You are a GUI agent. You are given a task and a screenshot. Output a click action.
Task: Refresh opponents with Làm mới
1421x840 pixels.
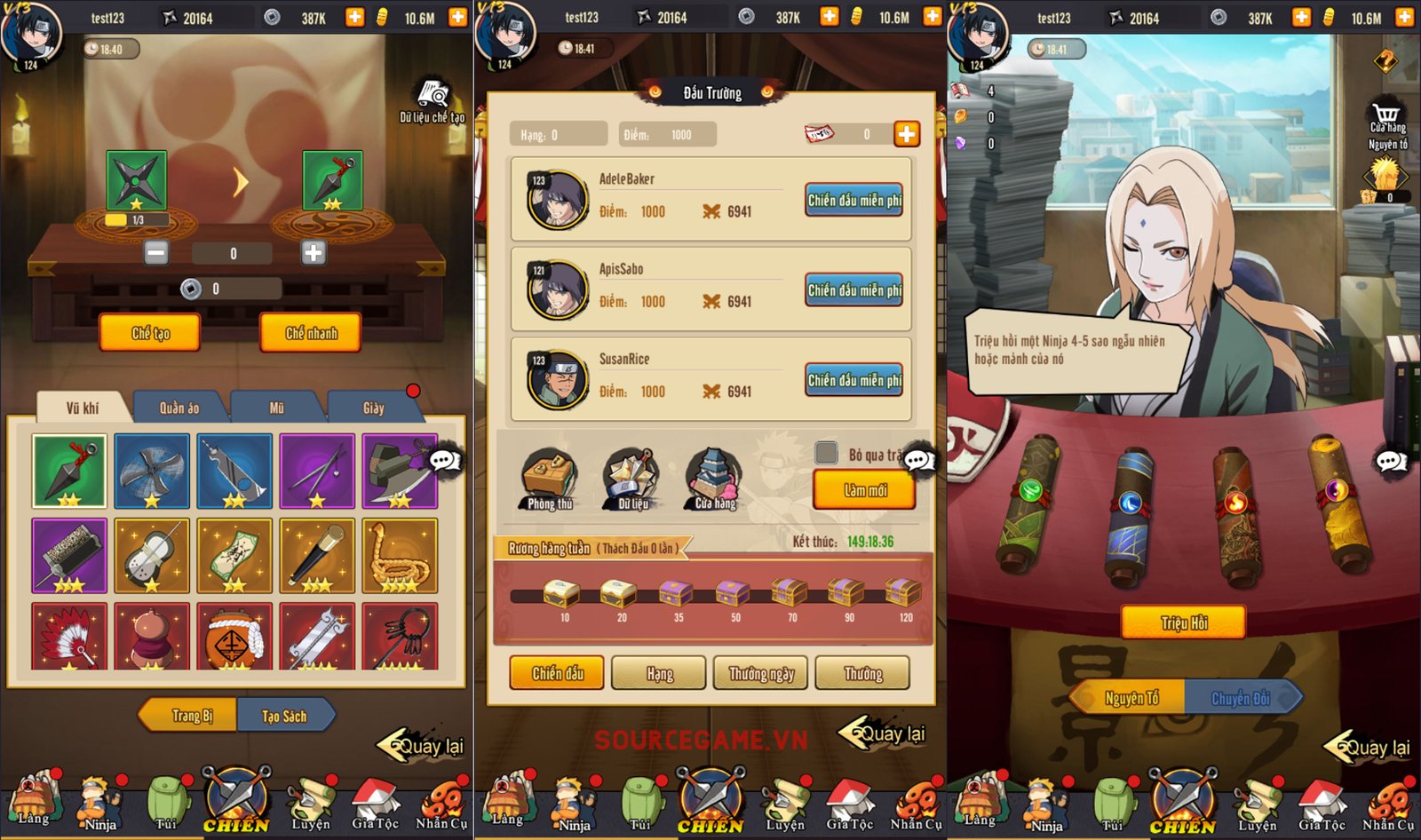tap(864, 490)
